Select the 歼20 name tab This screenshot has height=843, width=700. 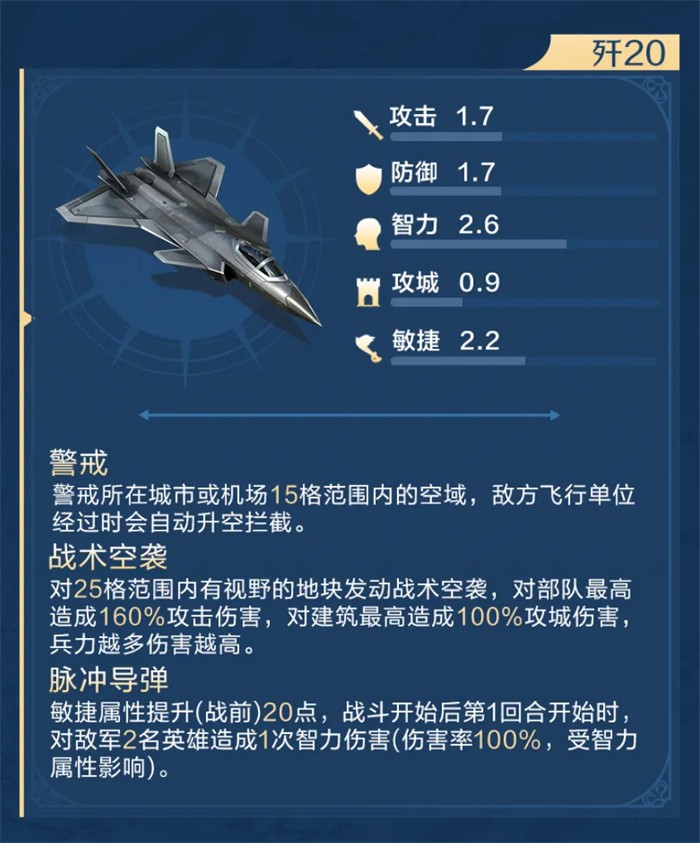point(627,53)
